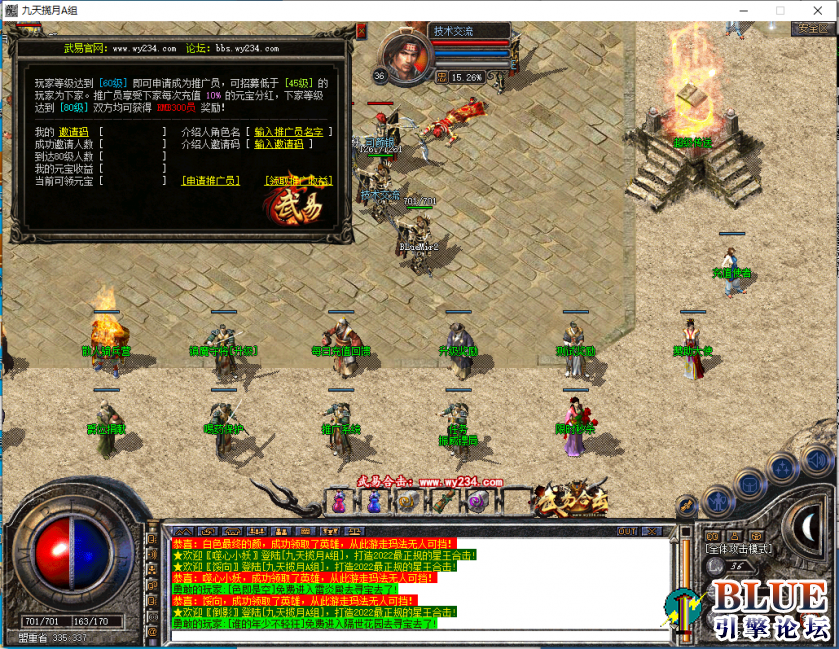The width and height of the screenshot is (839, 649).
Task: Use the red potion in the first belt slot
Action: coord(342,501)
